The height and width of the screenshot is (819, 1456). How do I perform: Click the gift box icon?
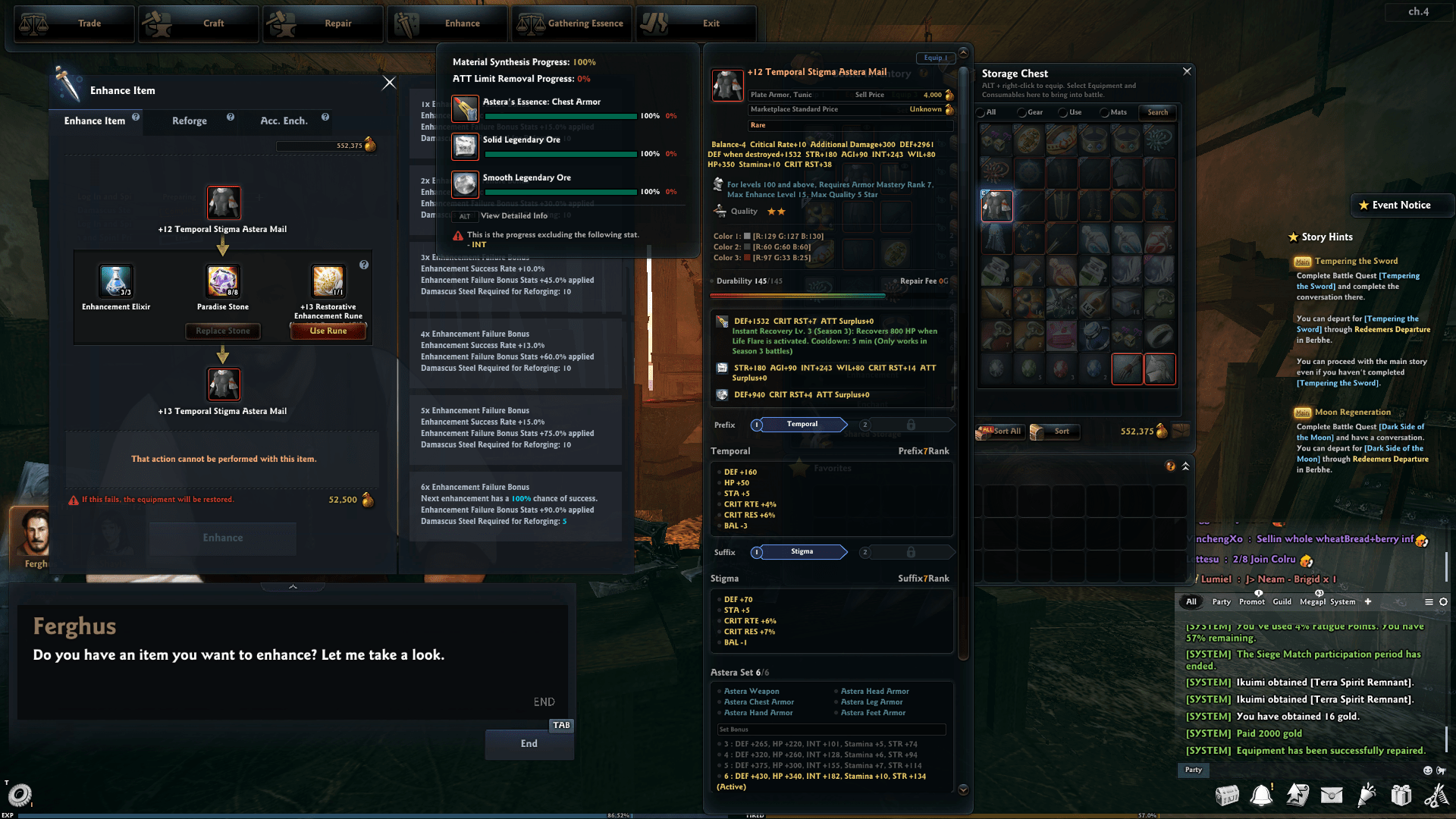pos(1401,795)
